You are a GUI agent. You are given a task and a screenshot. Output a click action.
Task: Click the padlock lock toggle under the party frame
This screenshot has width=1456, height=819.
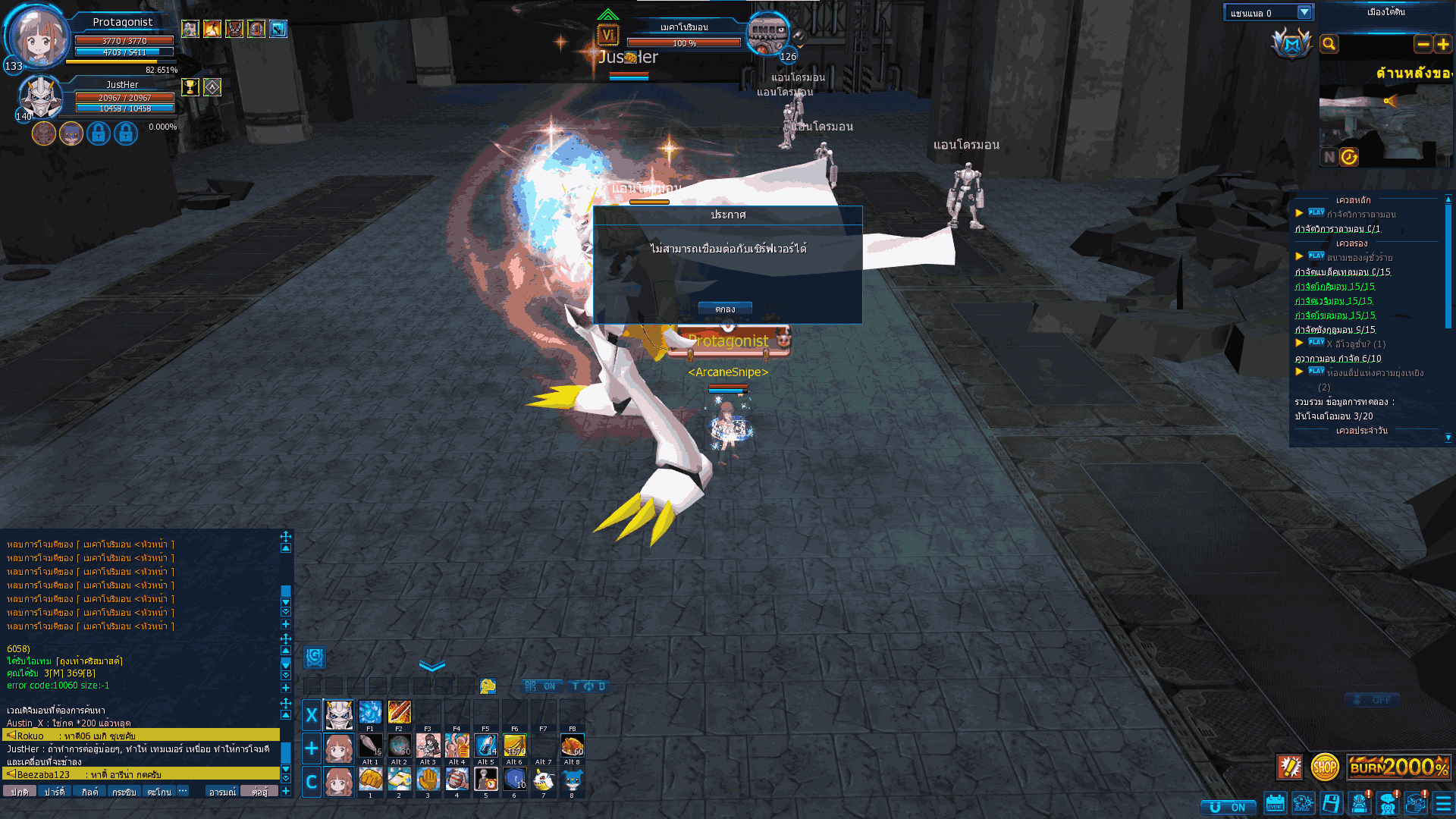click(x=99, y=133)
